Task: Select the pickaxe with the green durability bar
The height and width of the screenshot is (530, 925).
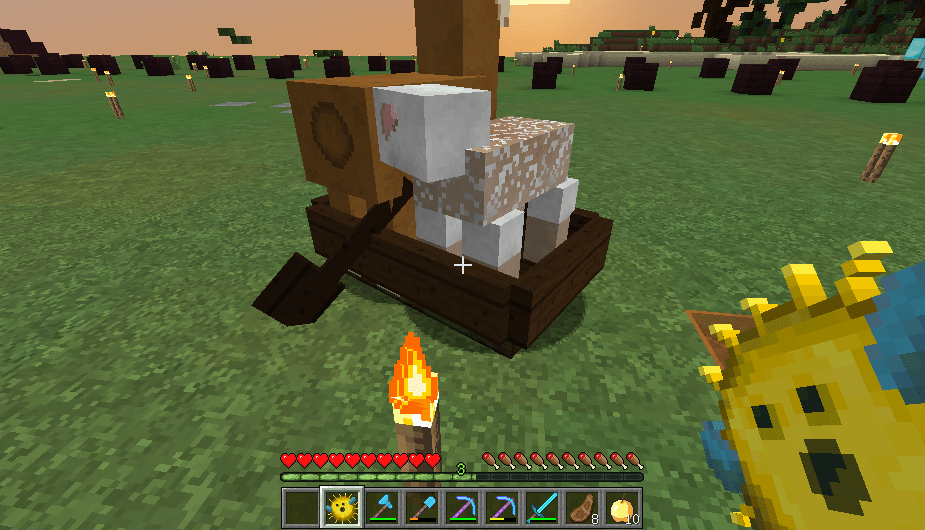Action: pyautogui.click(x=462, y=508)
